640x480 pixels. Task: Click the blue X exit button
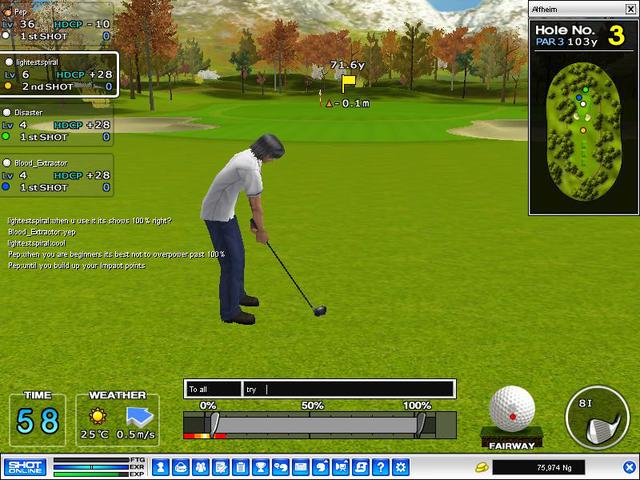click(x=630, y=467)
